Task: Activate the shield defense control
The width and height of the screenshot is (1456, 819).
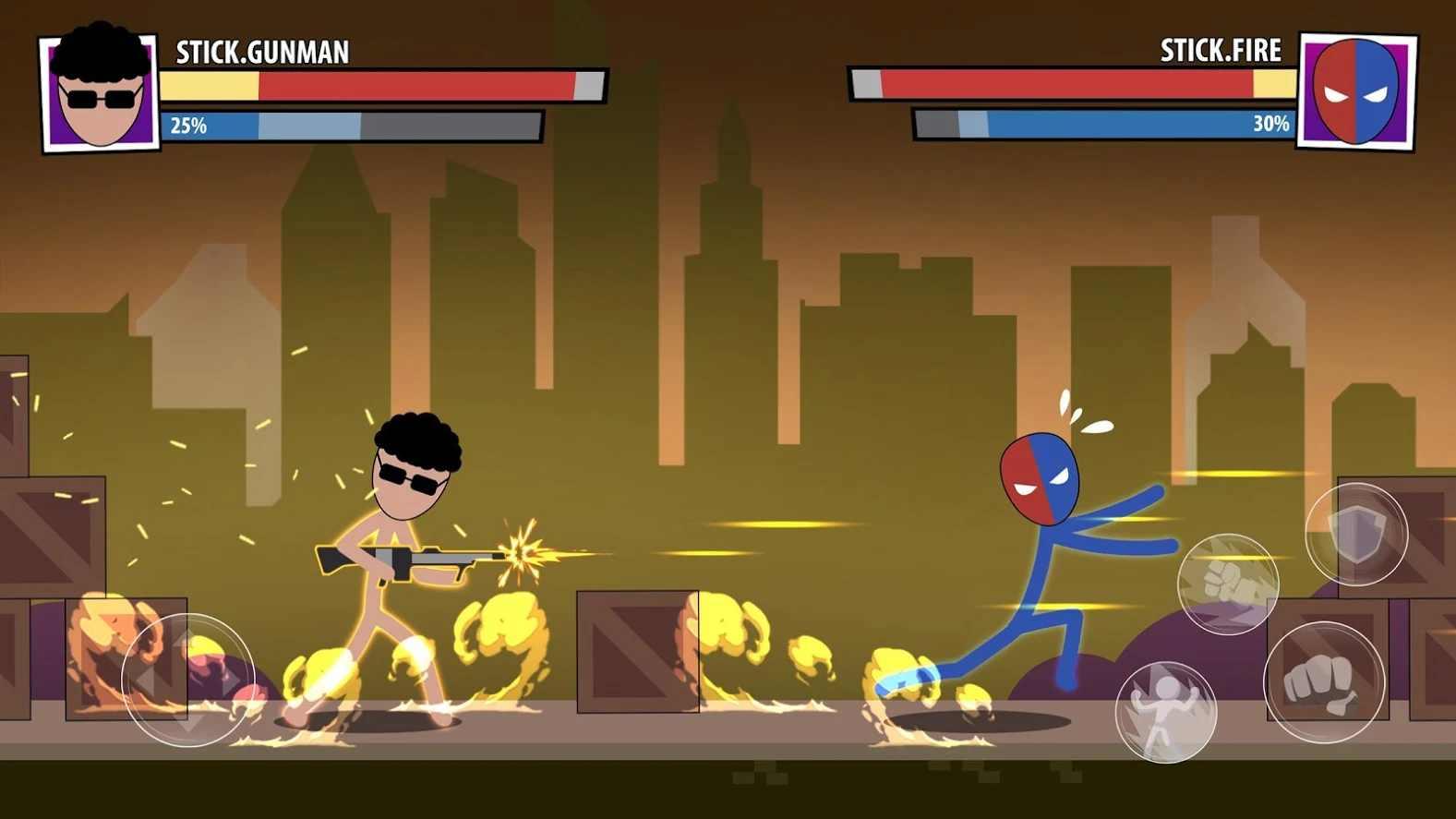Action: [x=1355, y=533]
